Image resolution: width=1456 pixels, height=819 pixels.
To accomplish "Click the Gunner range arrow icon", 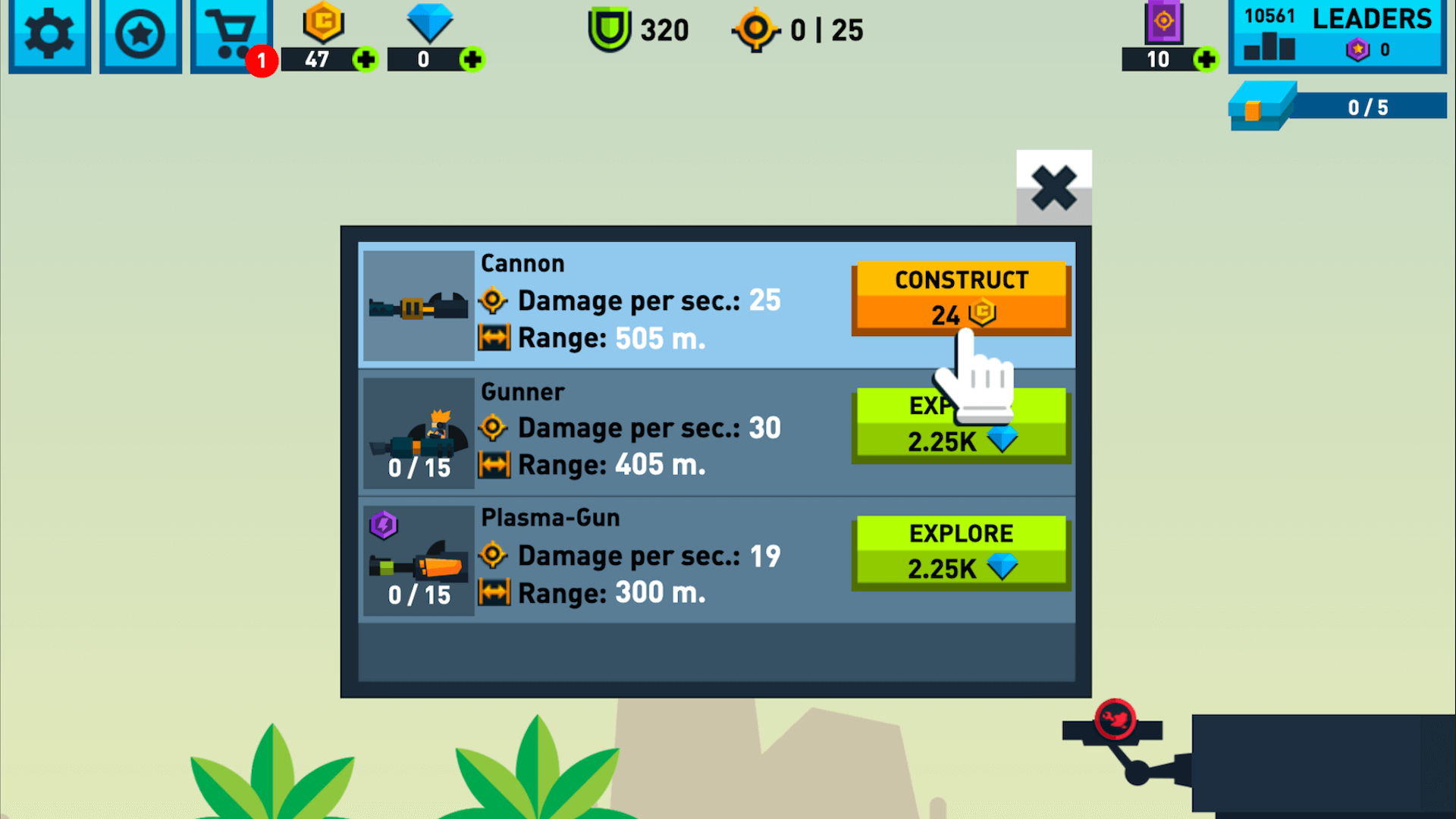I will (x=494, y=466).
